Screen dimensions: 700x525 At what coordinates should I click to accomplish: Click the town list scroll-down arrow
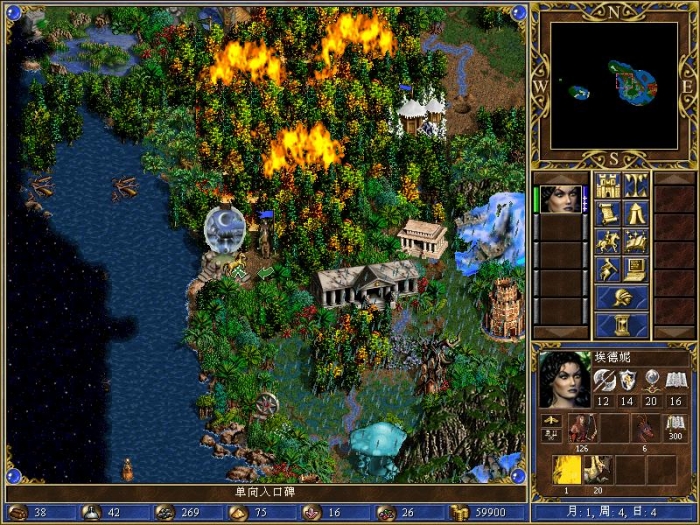click(x=673, y=332)
